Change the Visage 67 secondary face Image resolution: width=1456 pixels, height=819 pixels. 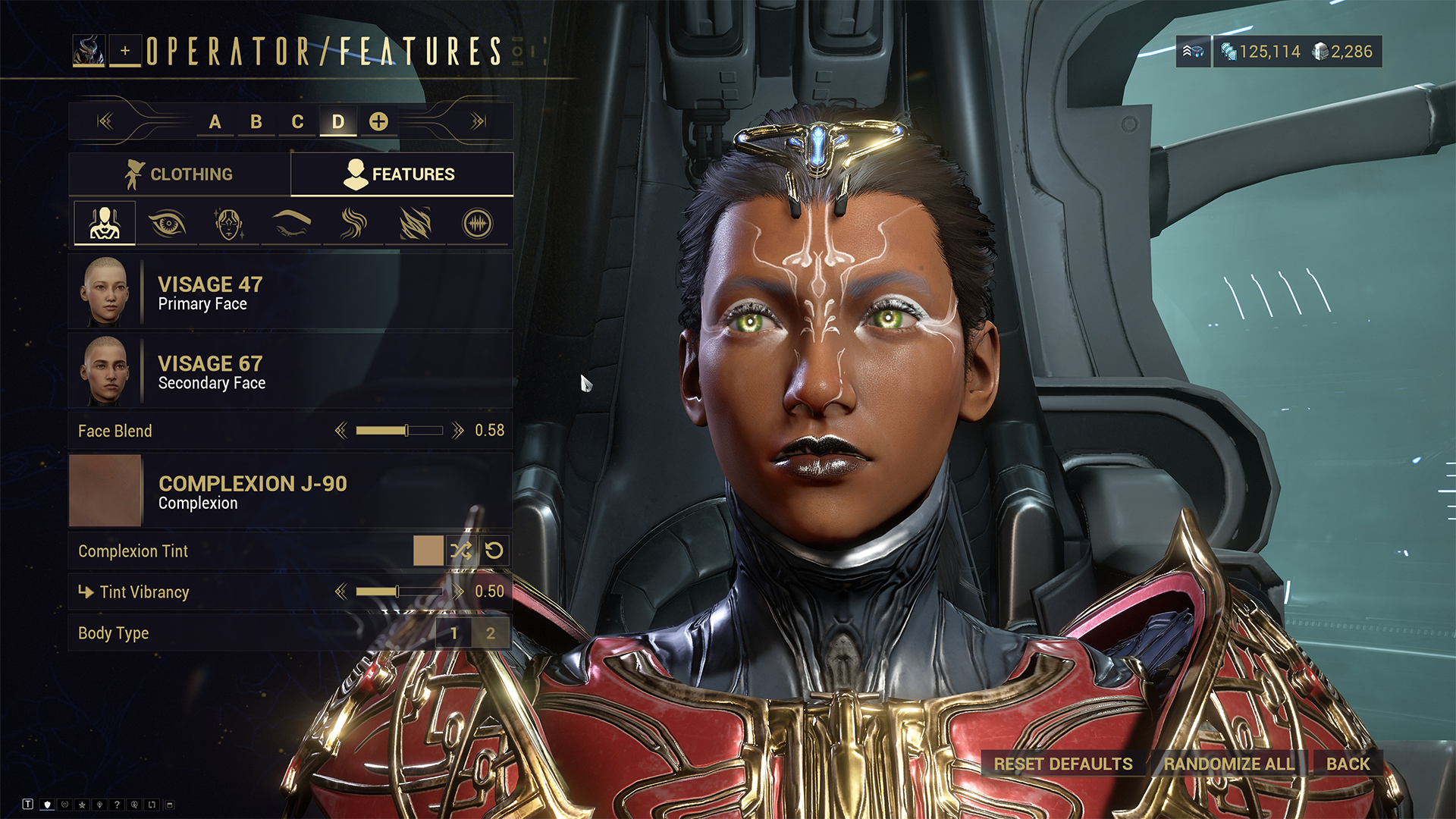tap(290, 372)
